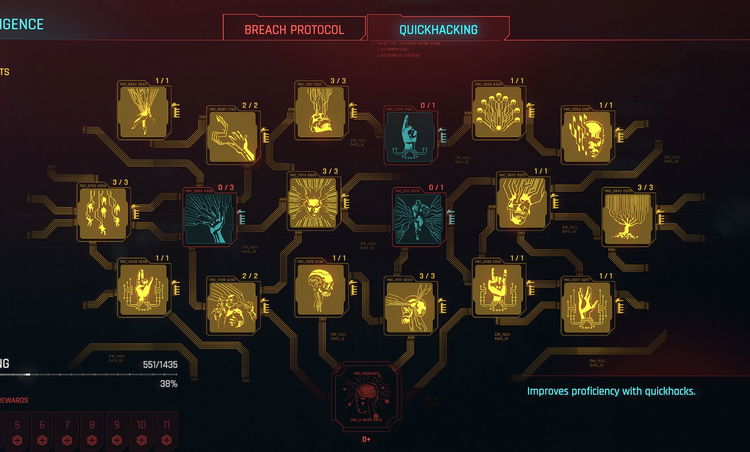Select the fan of circuit dots perk

click(x=497, y=111)
